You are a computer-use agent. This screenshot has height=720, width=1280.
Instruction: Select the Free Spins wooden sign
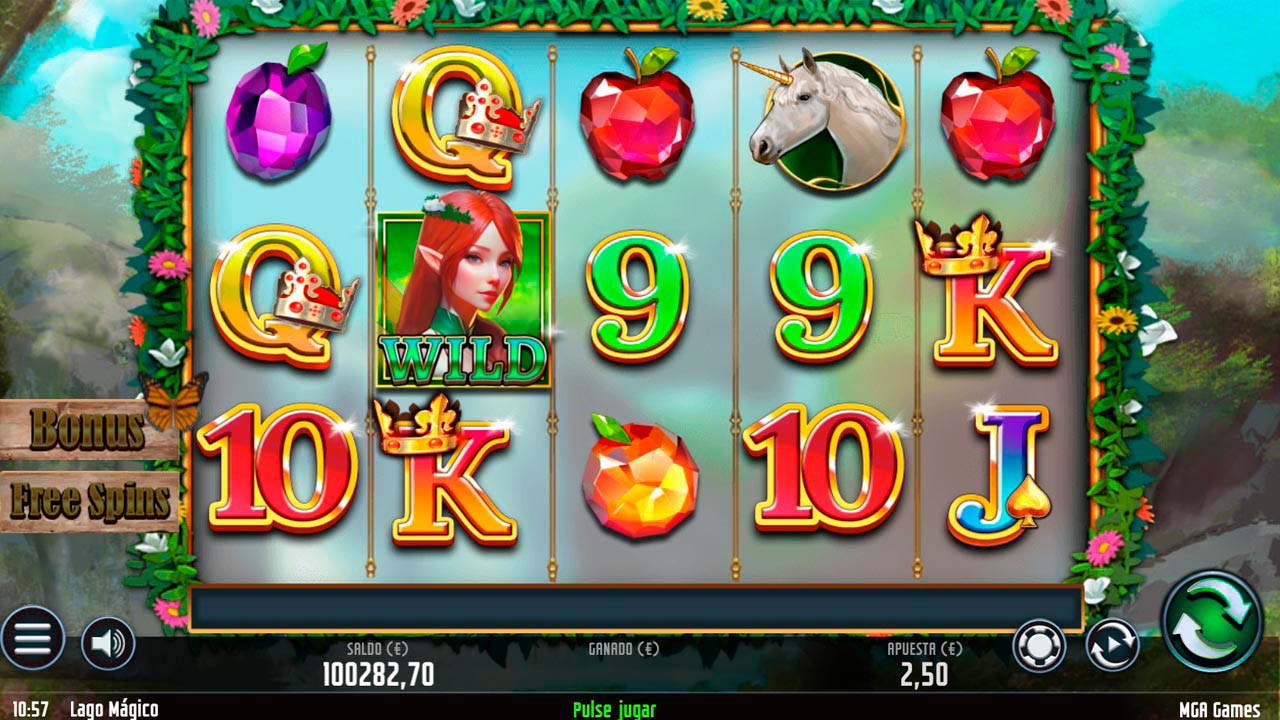click(x=89, y=501)
